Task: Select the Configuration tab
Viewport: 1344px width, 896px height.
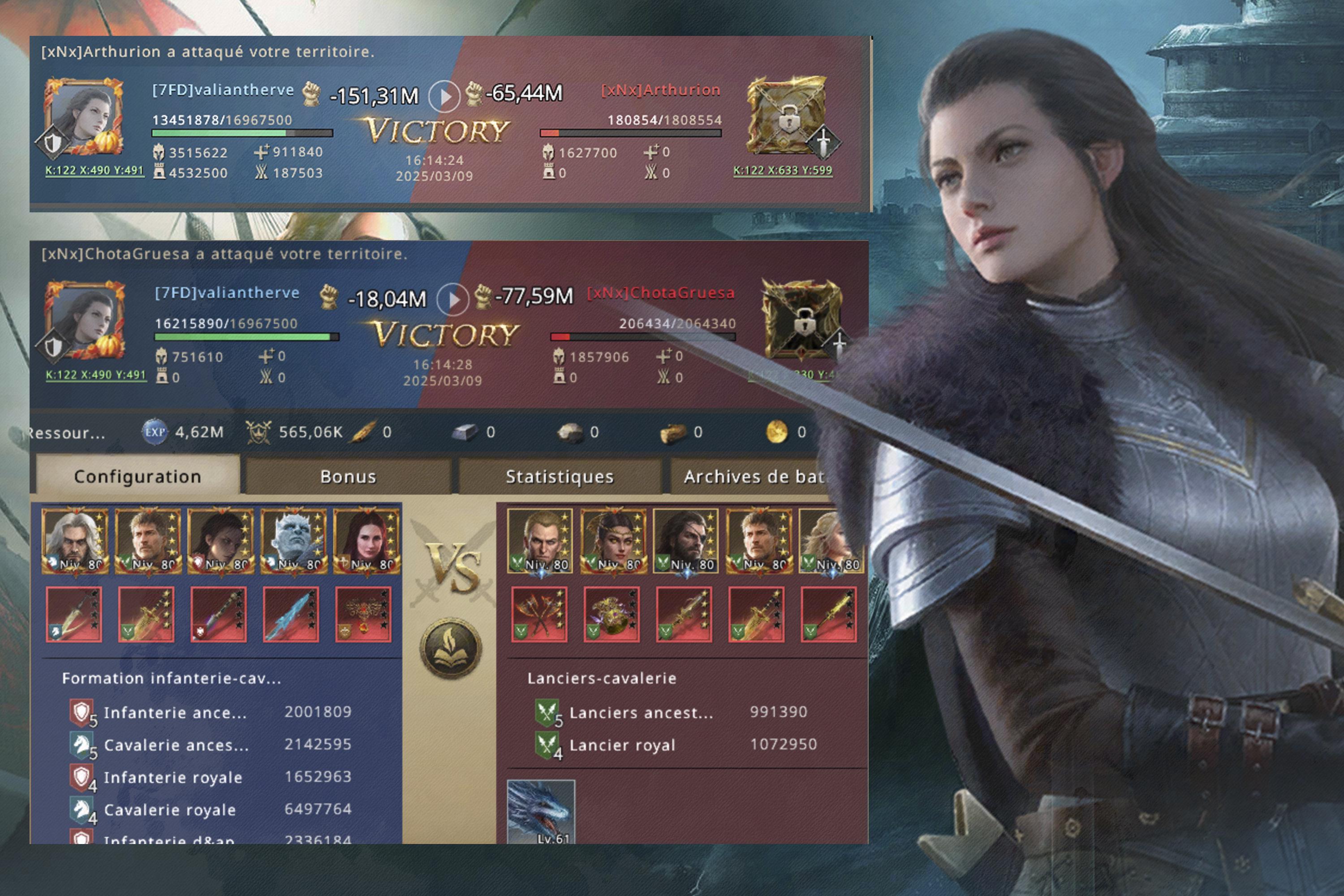Action: [138, 476]
